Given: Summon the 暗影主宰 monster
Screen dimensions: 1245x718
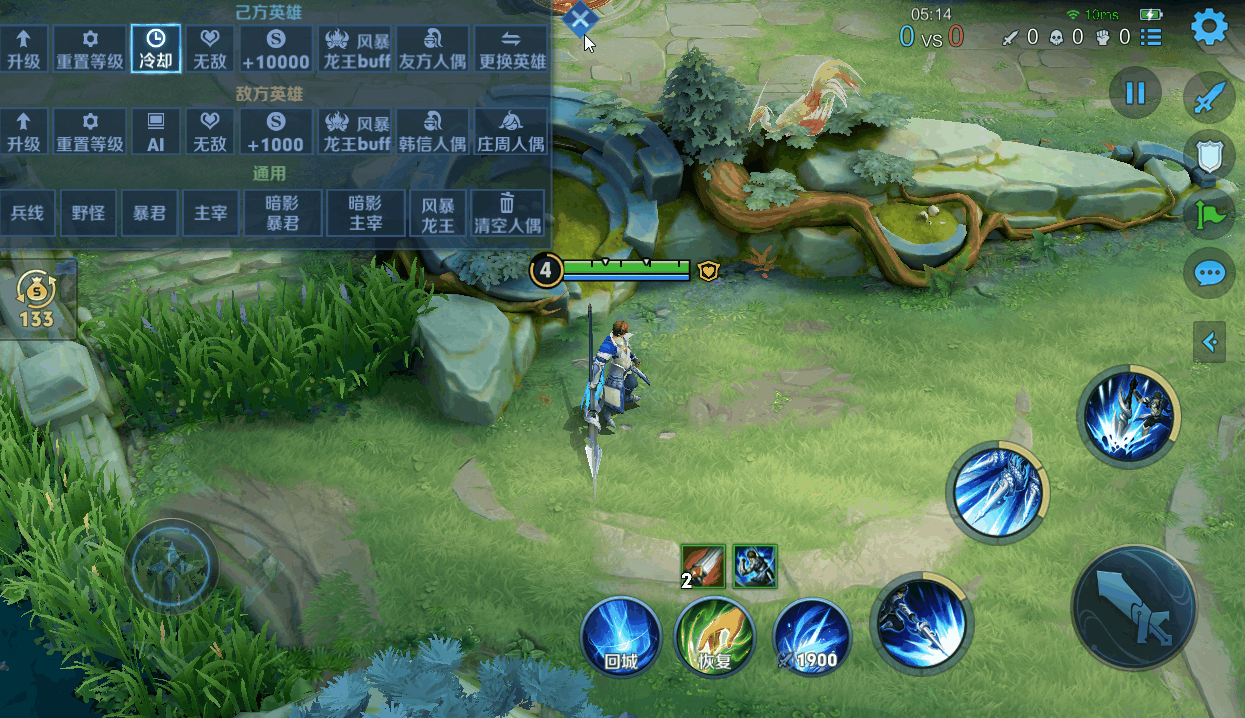Looking at the screenshot, I should [365, 213].
